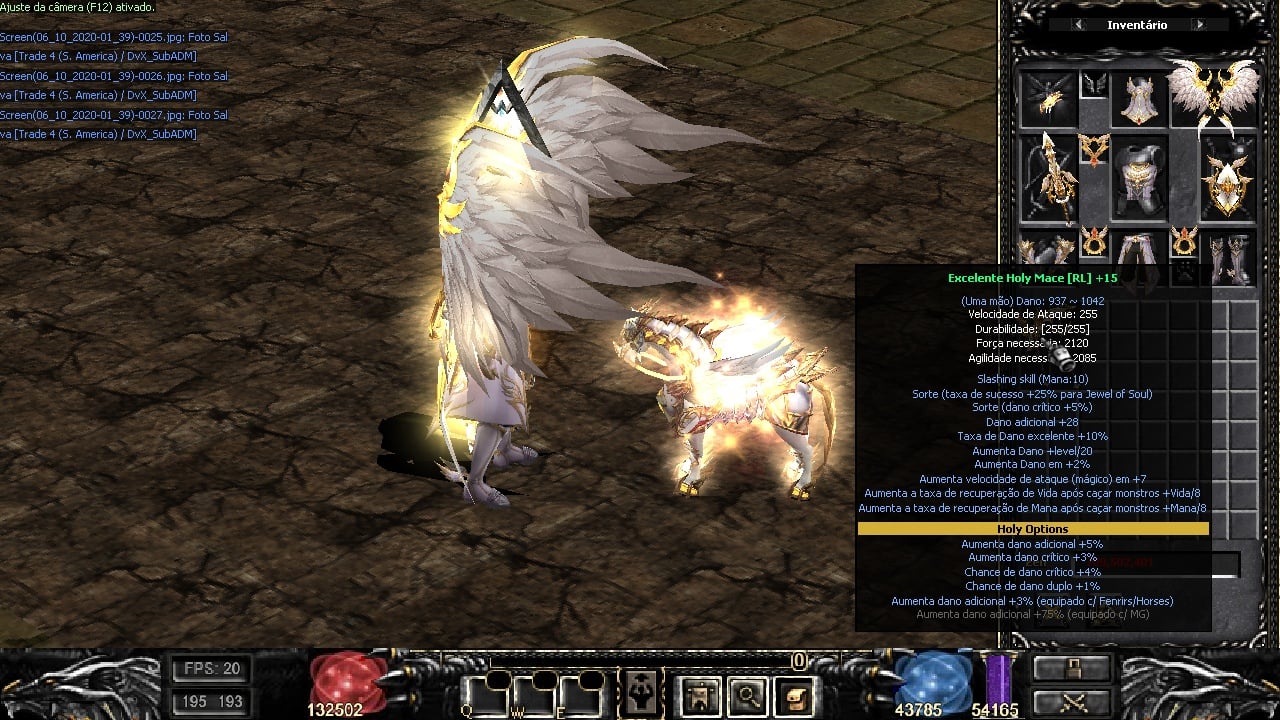Go to the previous inventory page arrow
This screenshot has width=1280, height=720.
1079,25
